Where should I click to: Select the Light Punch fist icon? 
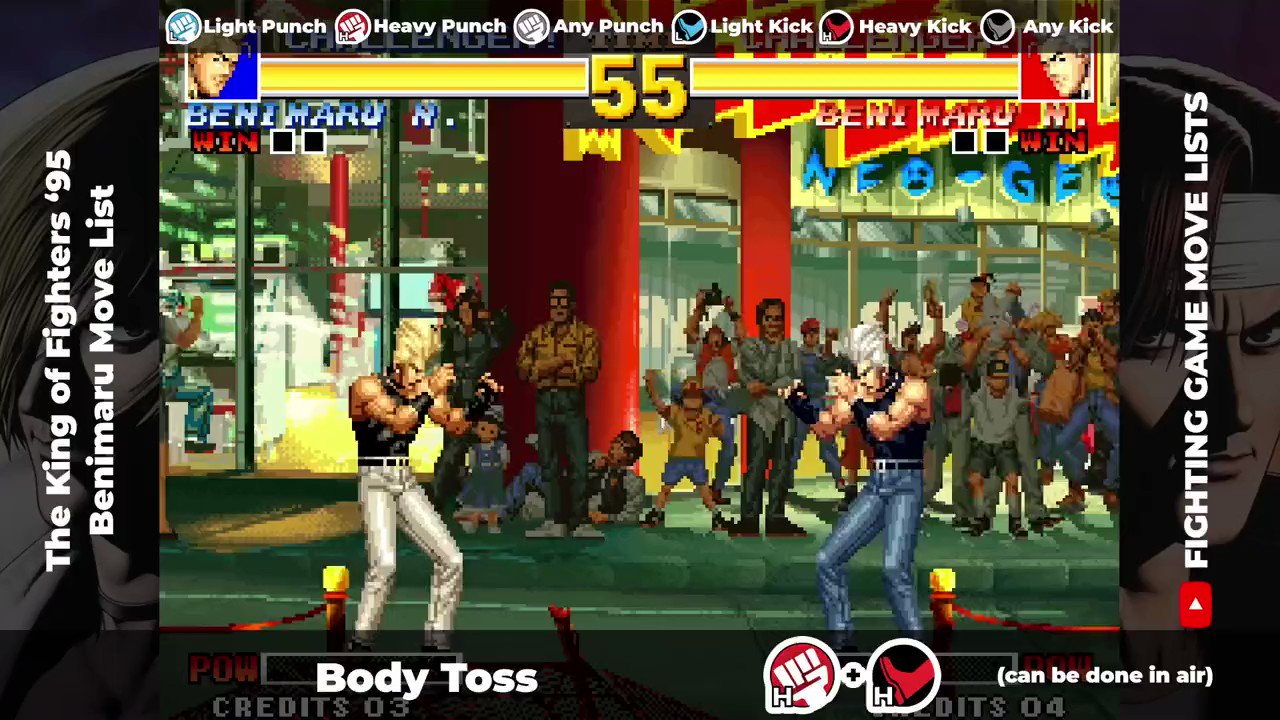183,26
